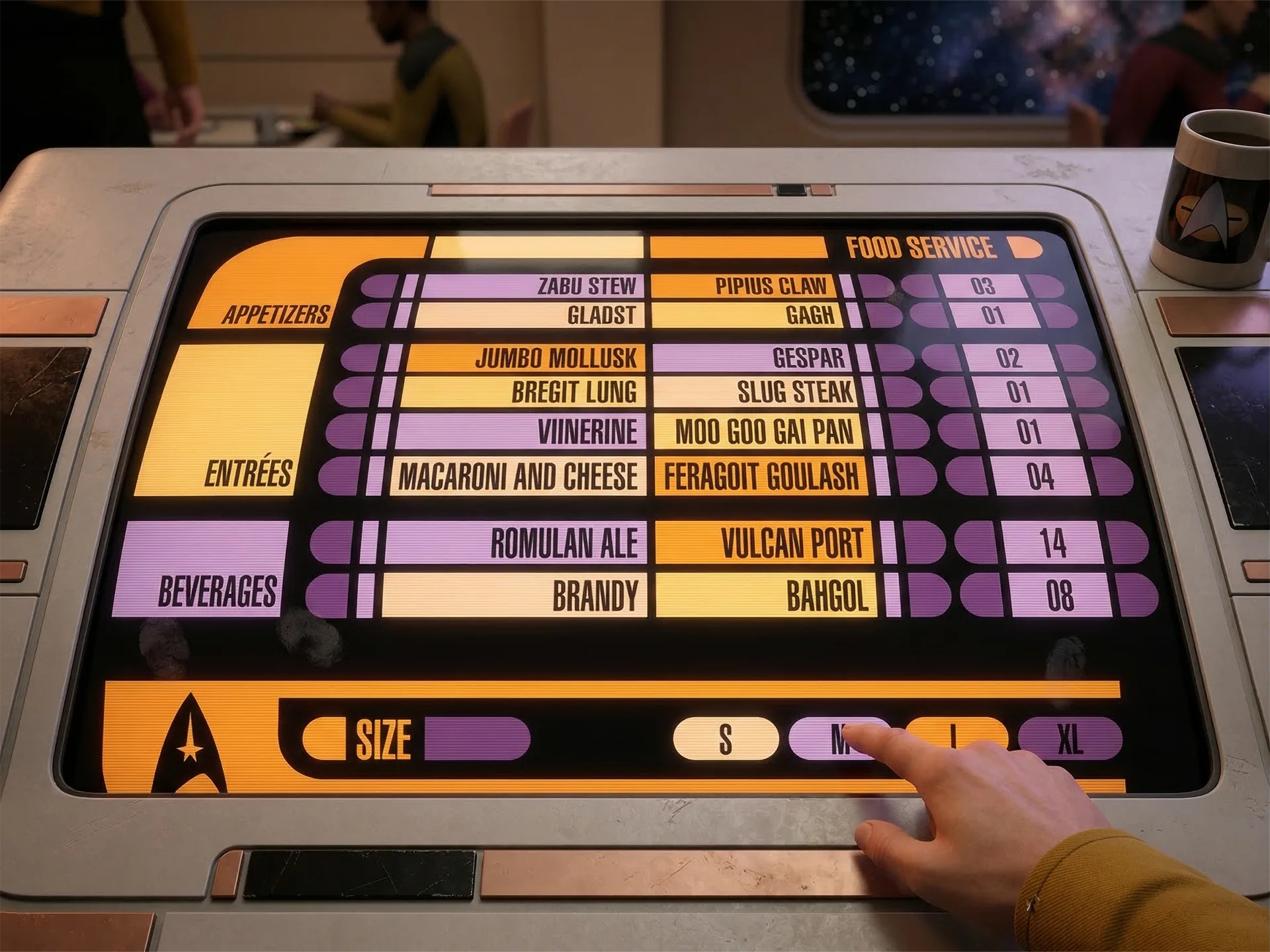Tap the quantity counter showing 04
Screen dimensions: 1270x952
pos(1038,476)
